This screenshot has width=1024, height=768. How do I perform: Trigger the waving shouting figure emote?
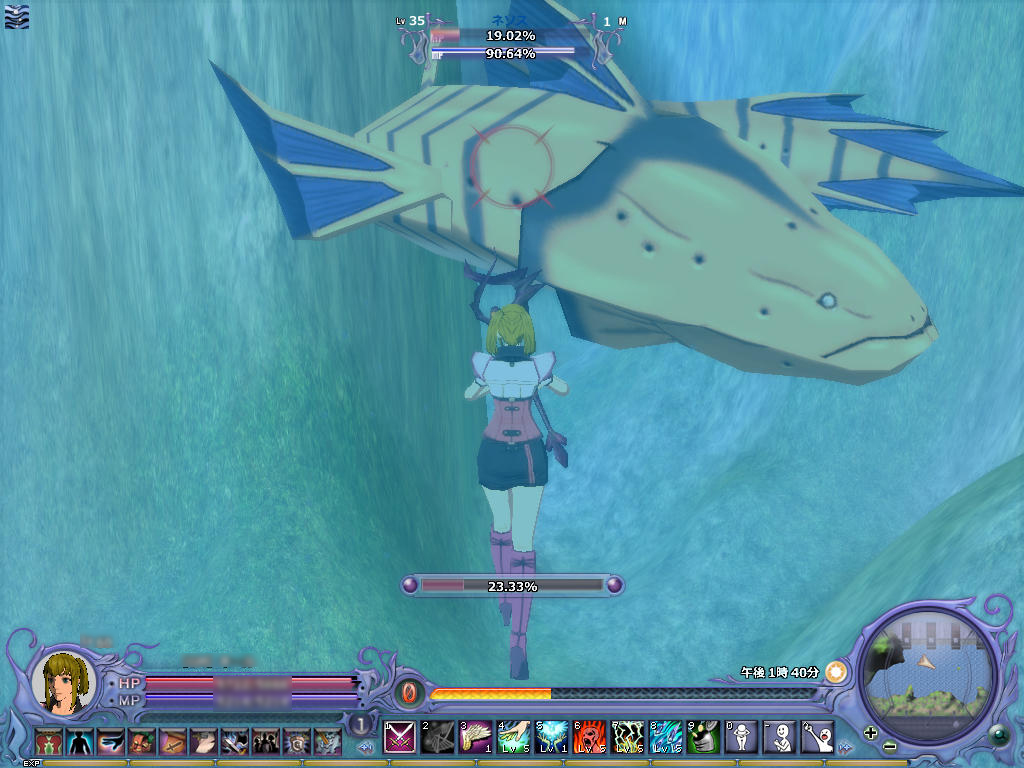tap(817, 738)
